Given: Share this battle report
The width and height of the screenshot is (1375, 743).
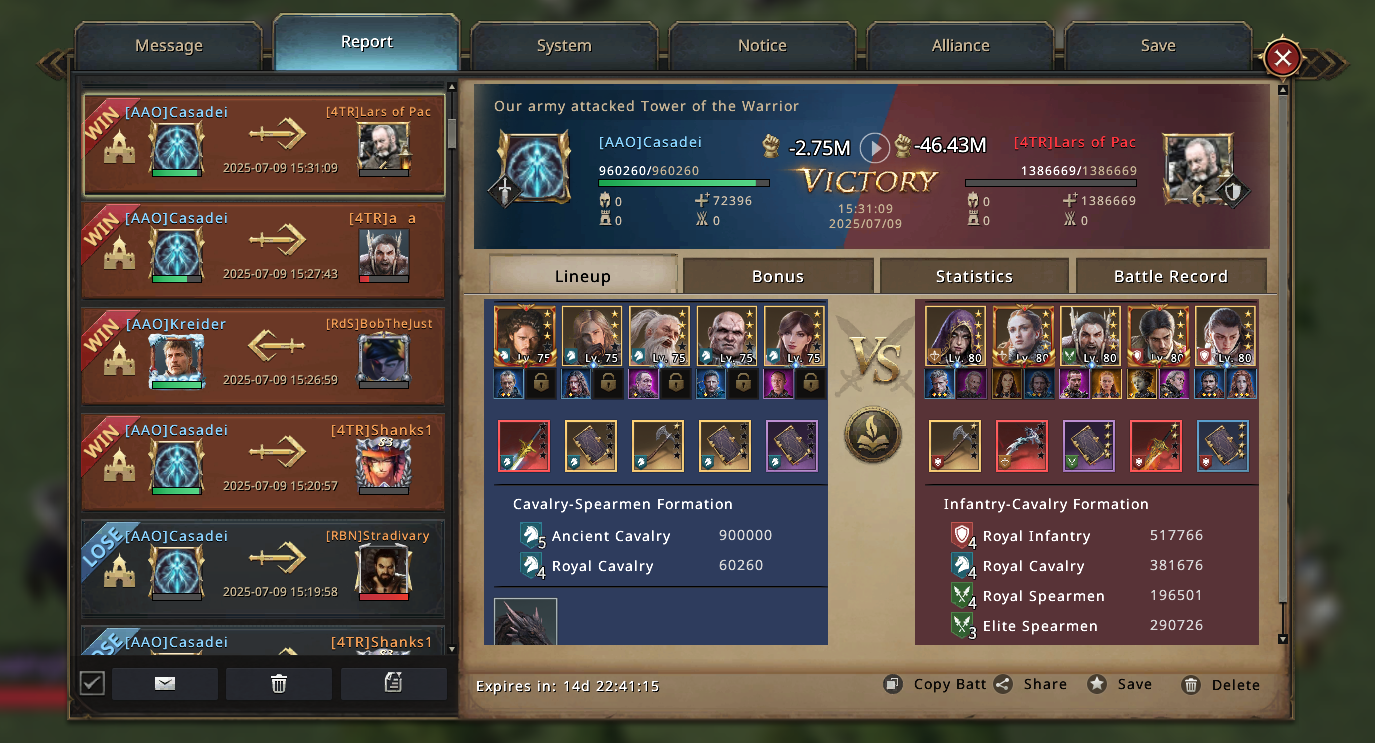Looking at the screenshot, I should tap(1031, 685).
